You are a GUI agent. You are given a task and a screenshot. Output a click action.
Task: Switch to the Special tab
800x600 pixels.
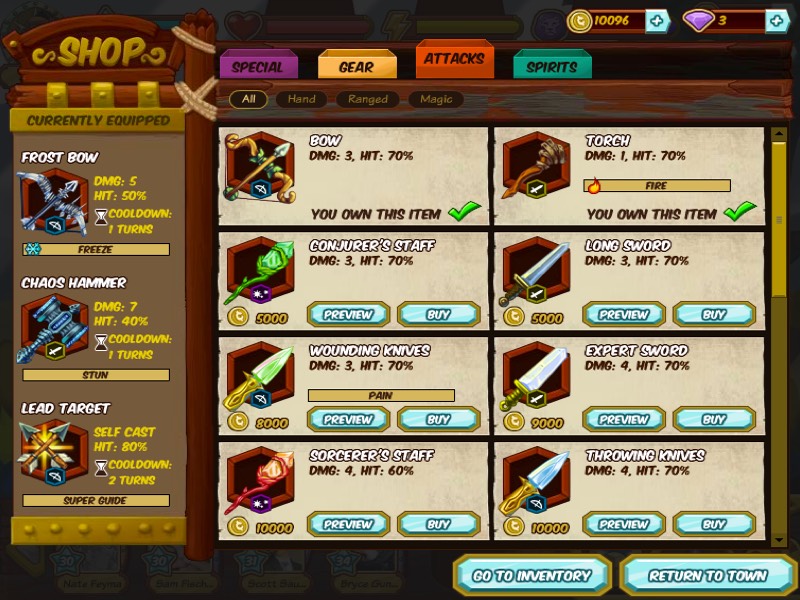click(258, 67)
